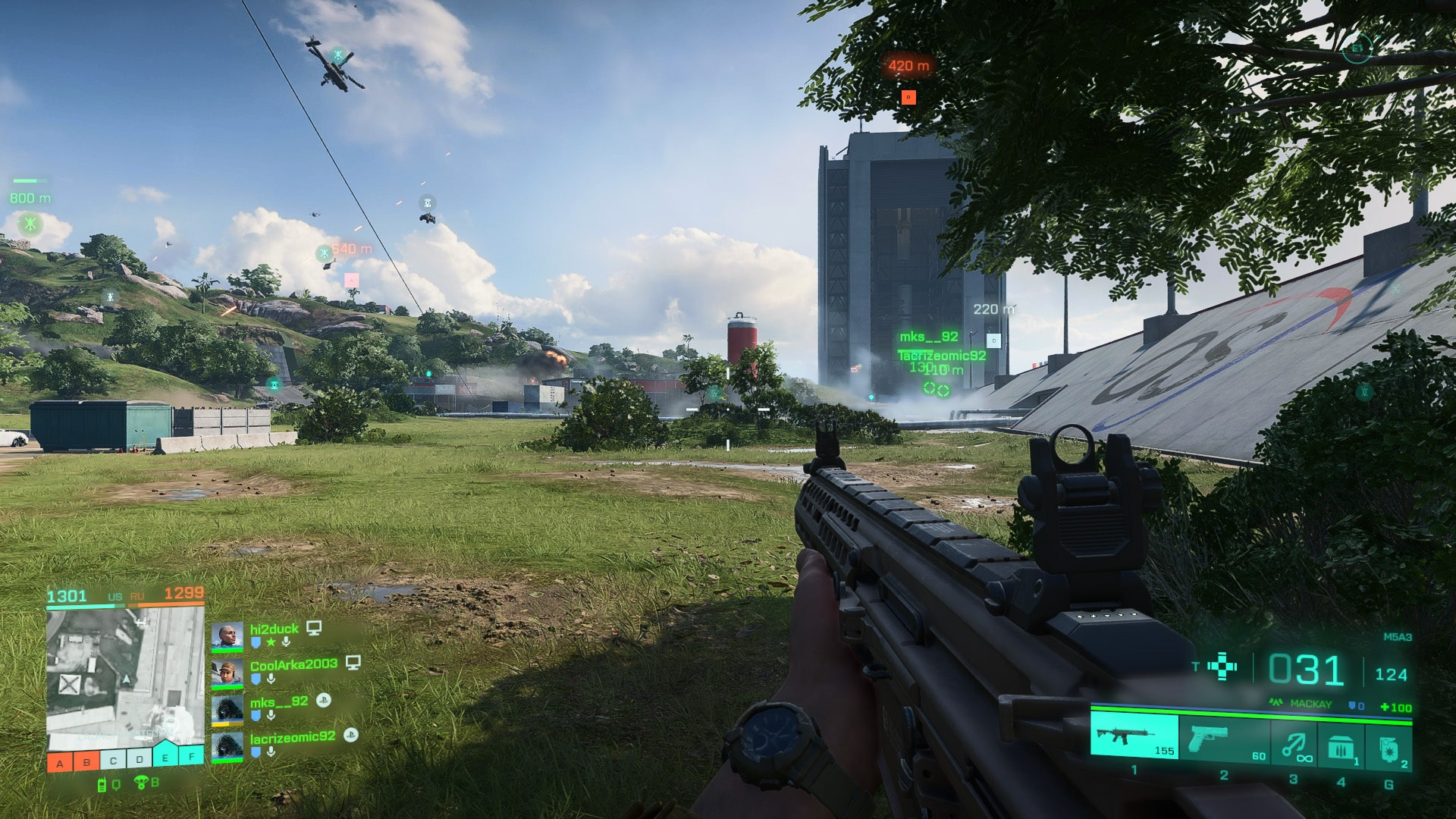Select the M5A3 assault rifle slot
The width and height of the screenshot is (1456, 819).
coord(1134,736)
